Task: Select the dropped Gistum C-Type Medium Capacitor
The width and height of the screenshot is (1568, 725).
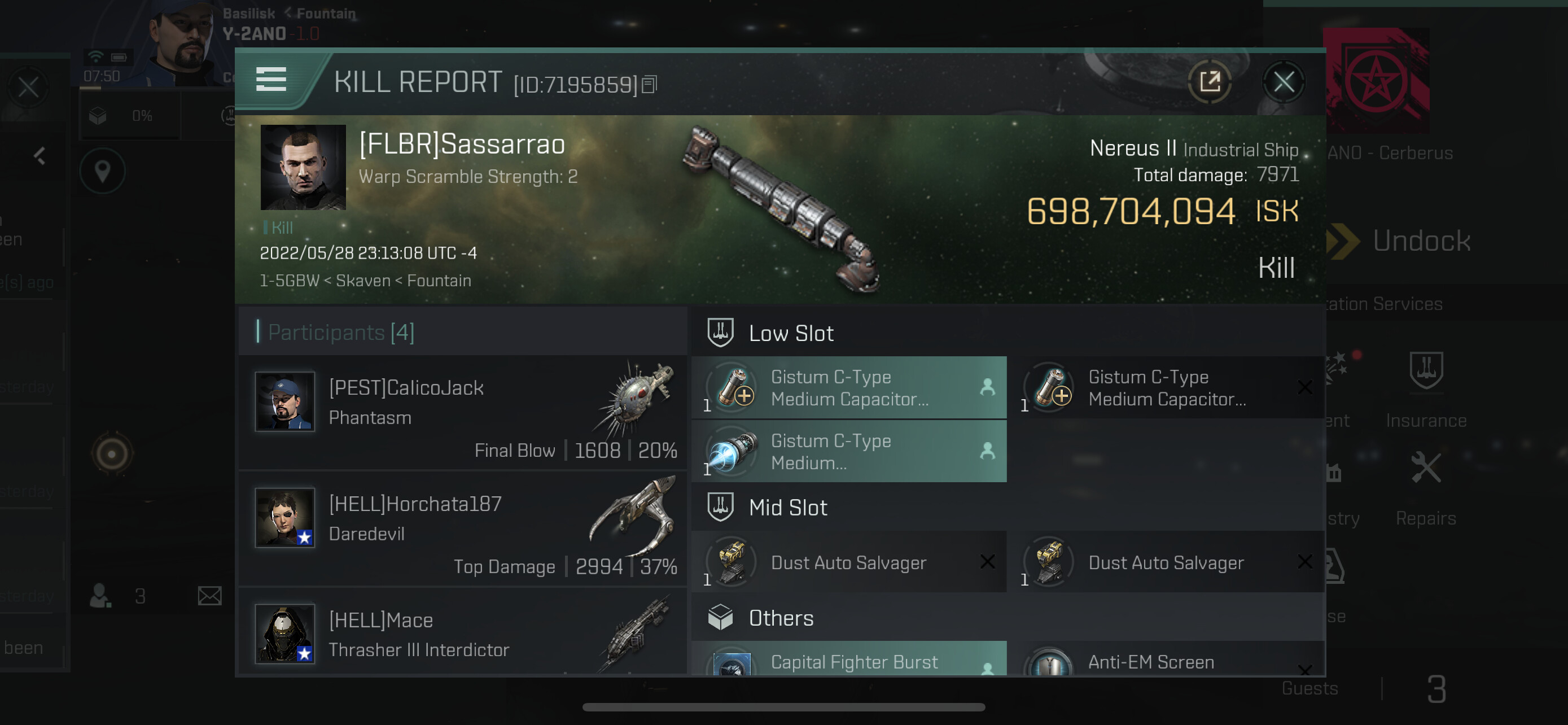Action: [848, 388]
